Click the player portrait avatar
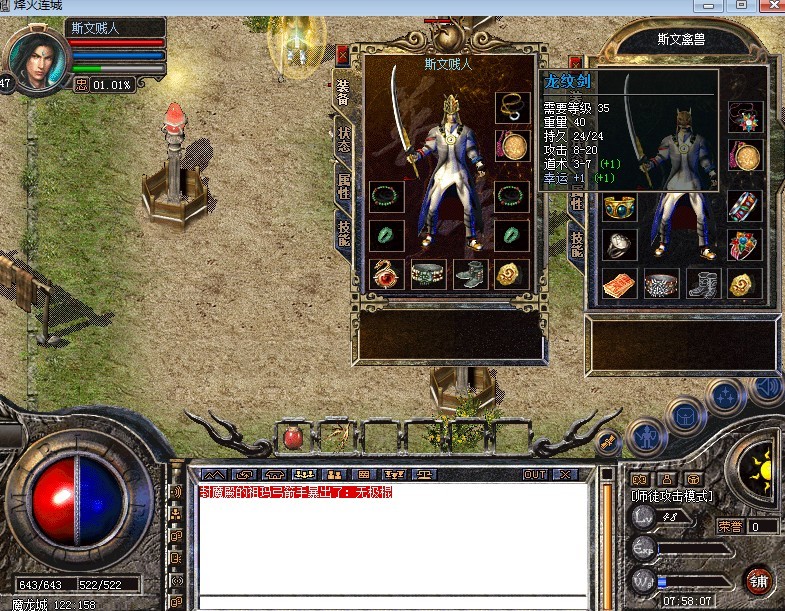The image size is (785, 611). [37, 60]
